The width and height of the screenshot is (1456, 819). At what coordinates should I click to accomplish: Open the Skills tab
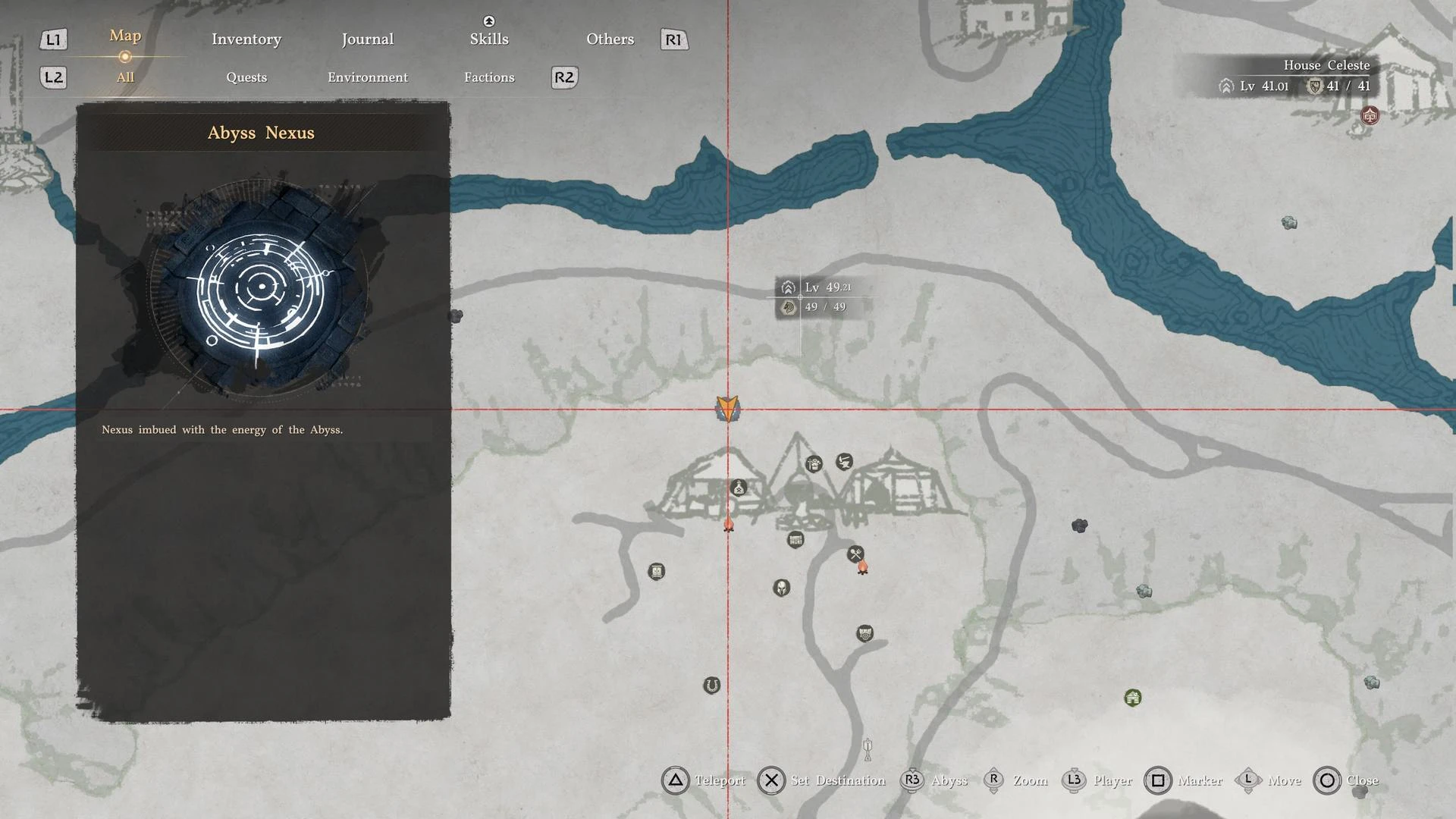pyautogui.click(x=488, y=39)
